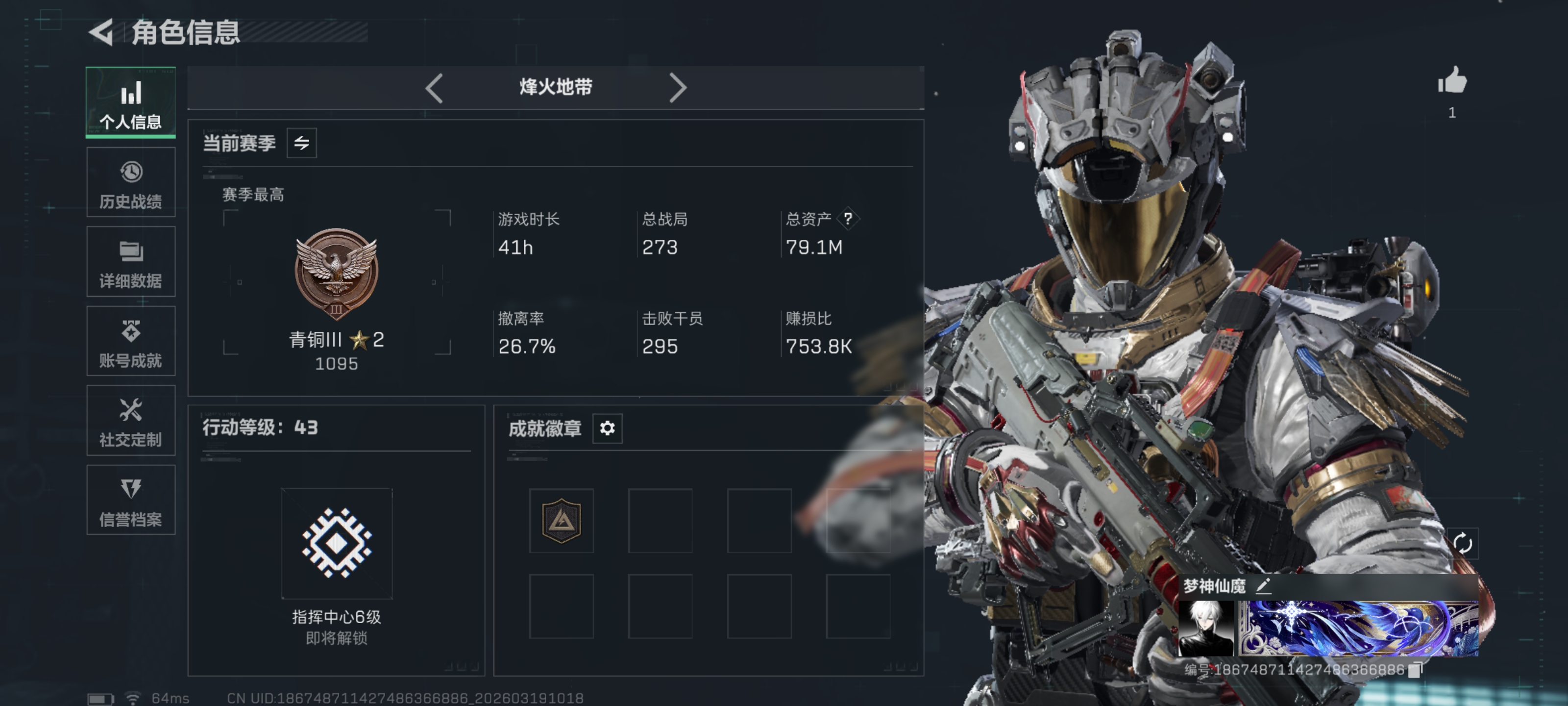
Task: Toggle the 当前赛季 season swap button
Action: point(302,143)
